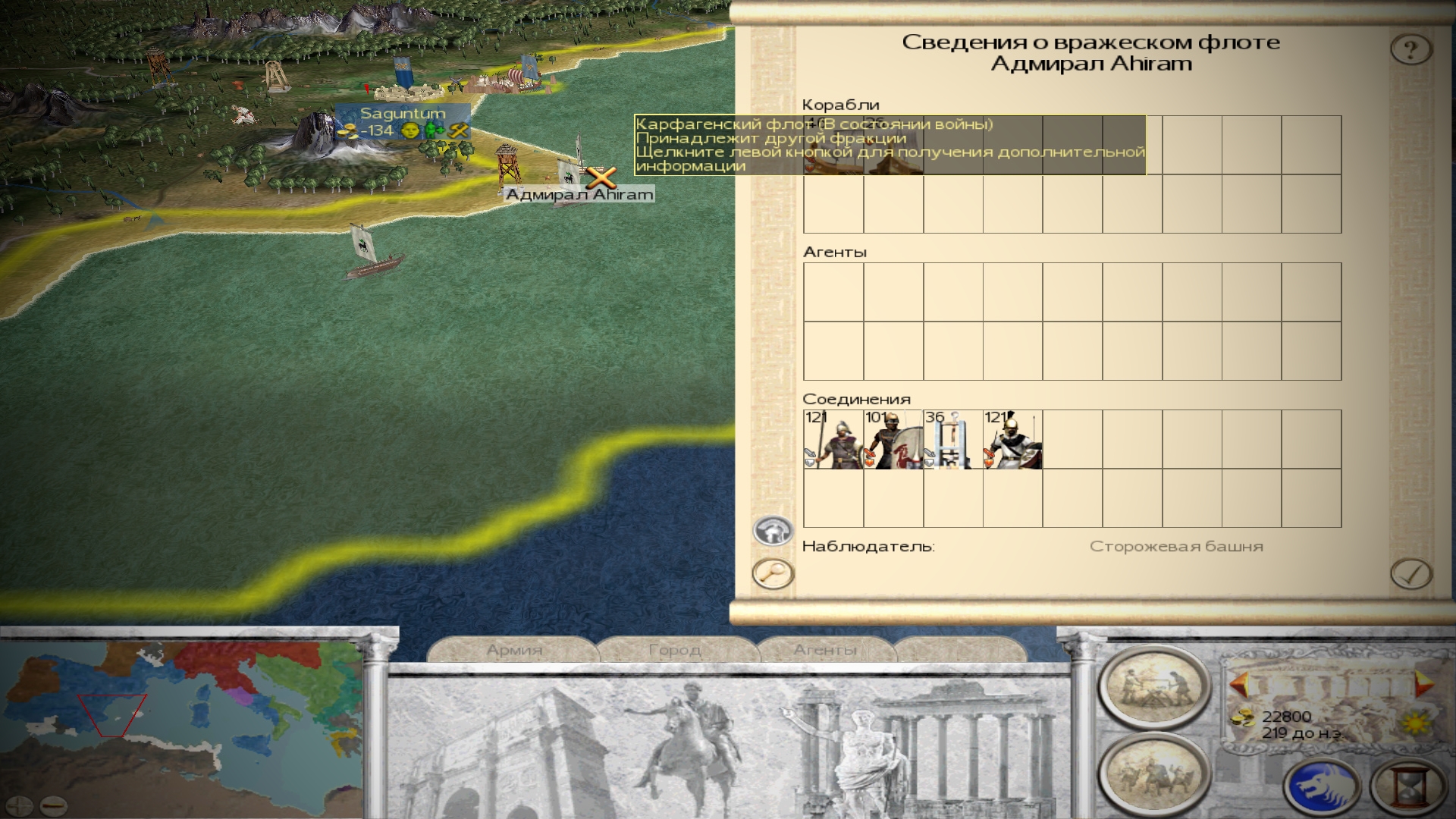The height and width of the screenshot is (819, 1456).
Task: Open help with the question mark button
Action: click(x=1410, y=50)
